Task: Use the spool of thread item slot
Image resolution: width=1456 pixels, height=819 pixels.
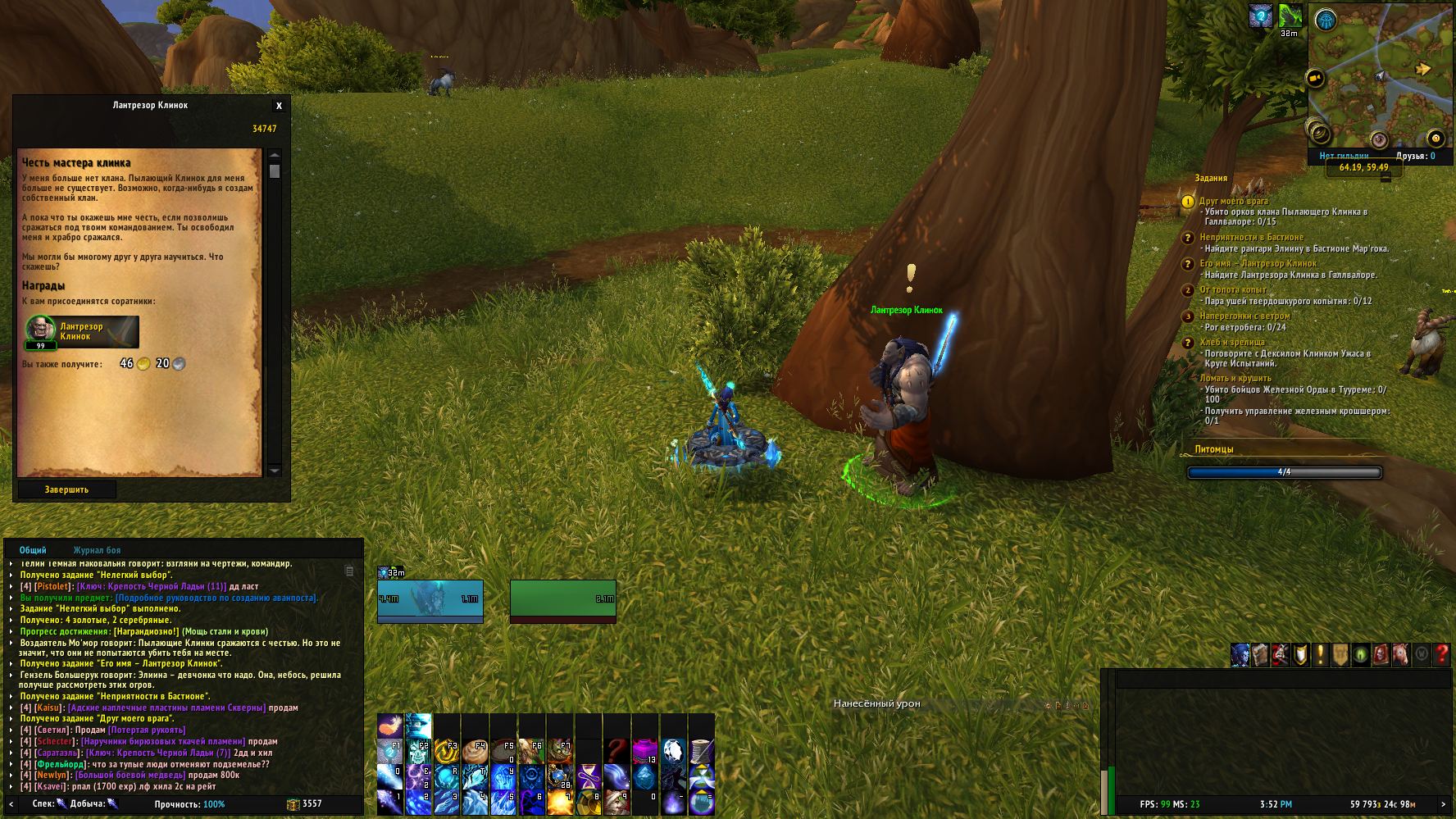Action: click(x=701, y=751)
